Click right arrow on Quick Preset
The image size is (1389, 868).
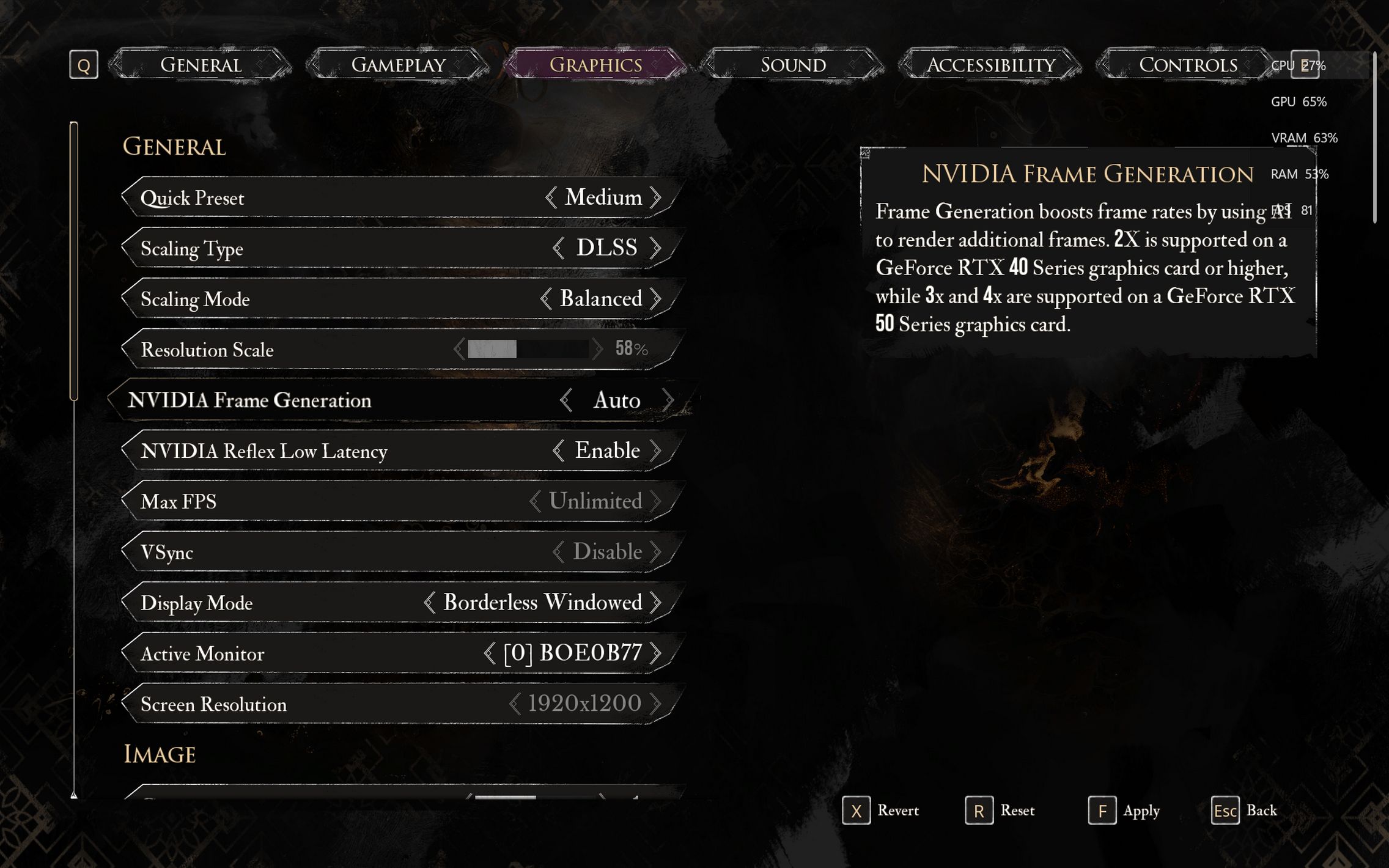point(657,197)
